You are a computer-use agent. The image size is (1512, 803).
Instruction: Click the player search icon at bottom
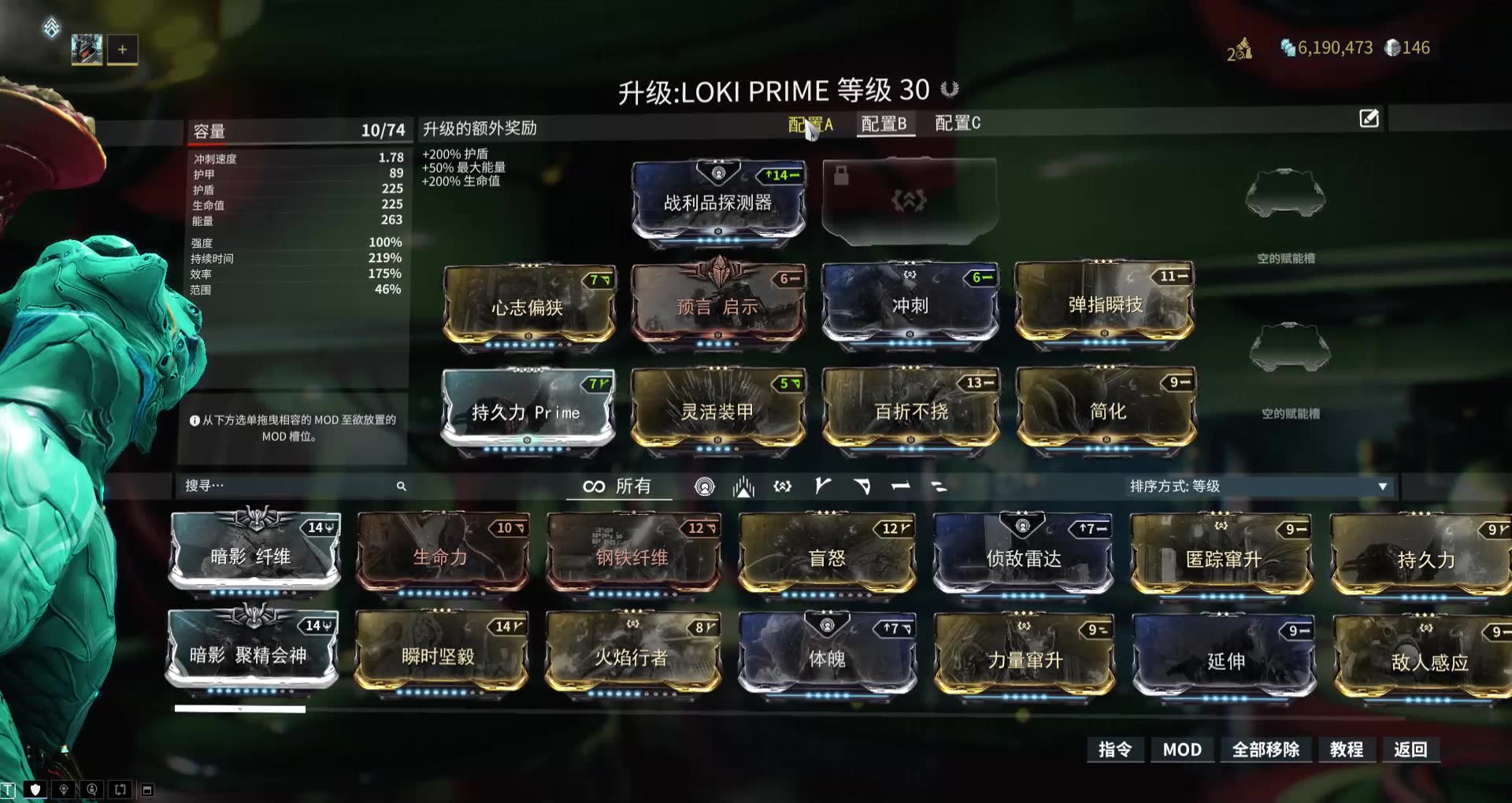92,788
